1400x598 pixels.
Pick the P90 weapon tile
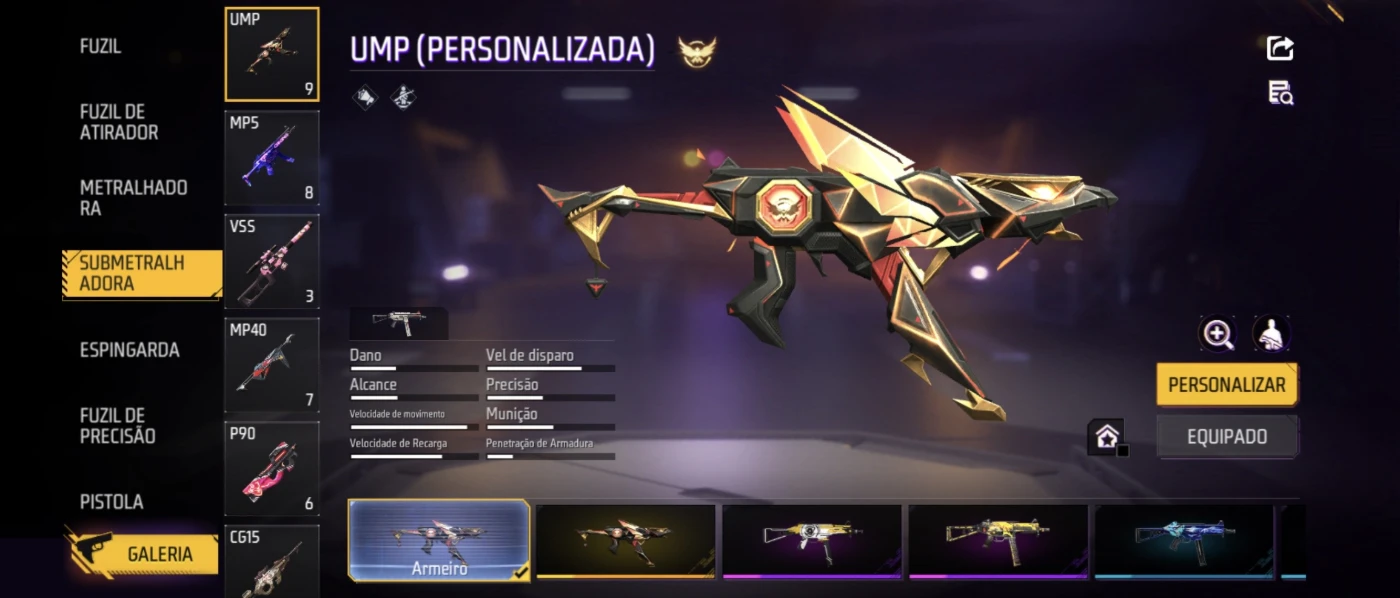coord(272,469)
